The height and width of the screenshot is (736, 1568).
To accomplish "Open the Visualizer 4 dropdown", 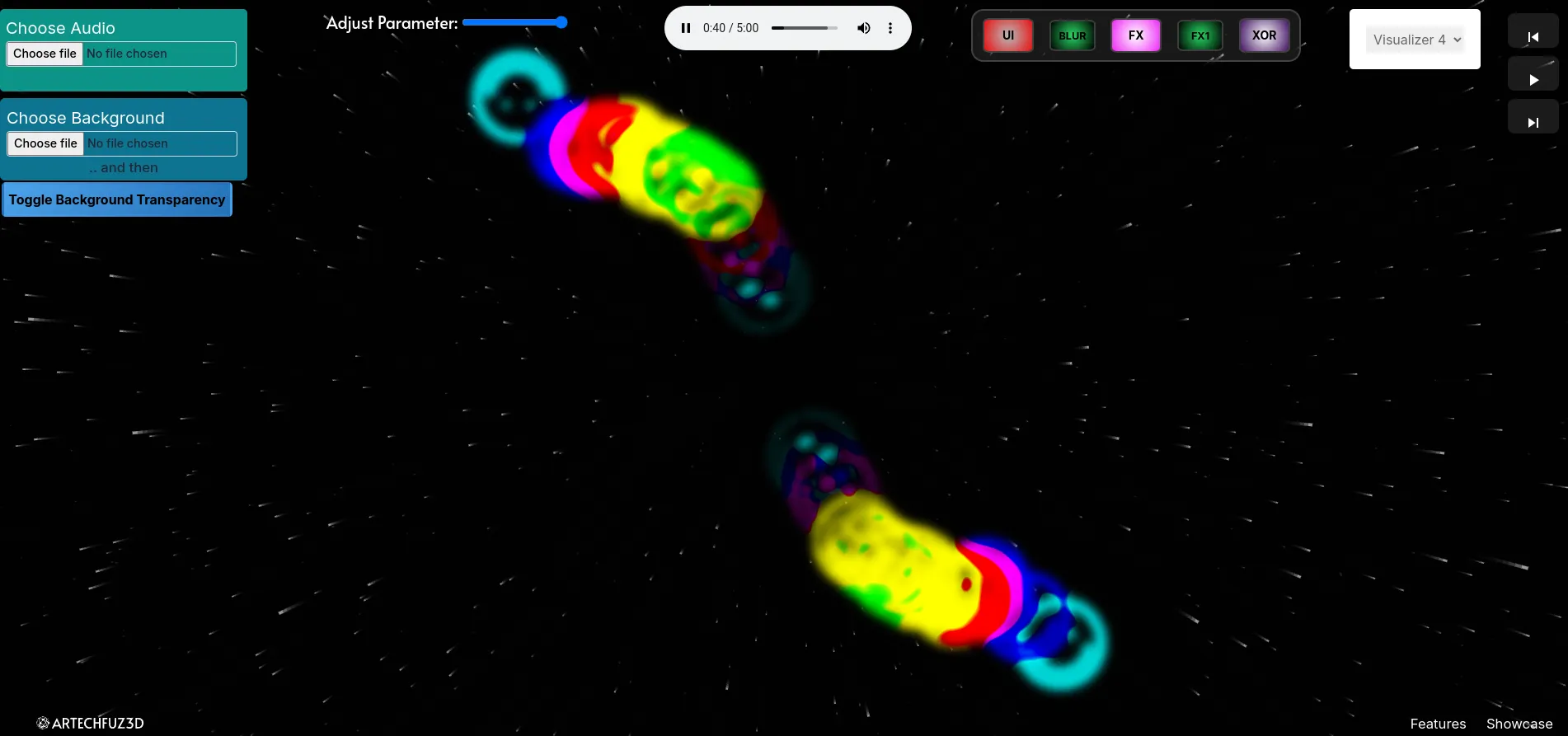I will click(x=1413, y=39).
